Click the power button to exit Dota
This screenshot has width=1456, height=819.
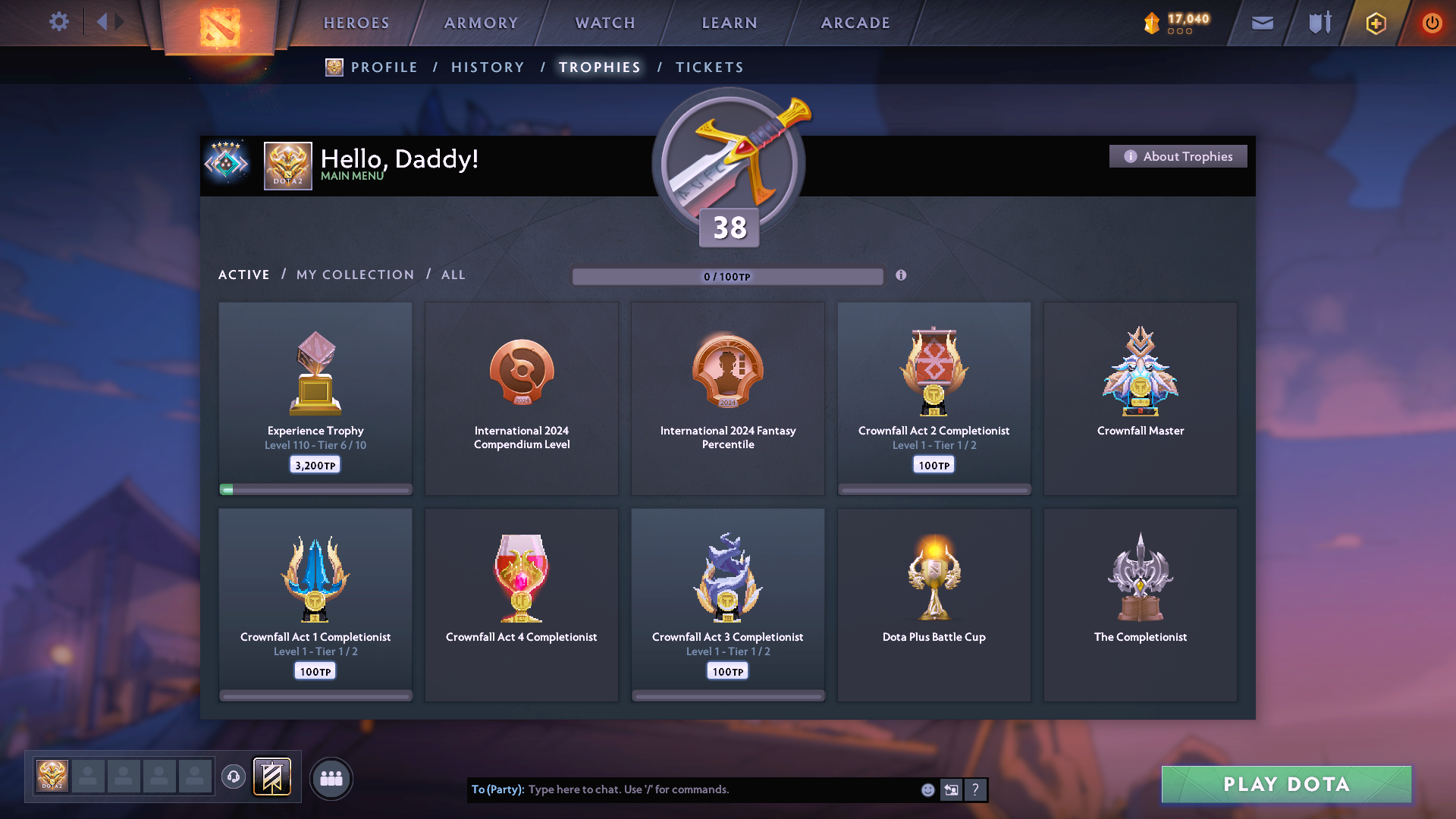tap(1432, 23)
